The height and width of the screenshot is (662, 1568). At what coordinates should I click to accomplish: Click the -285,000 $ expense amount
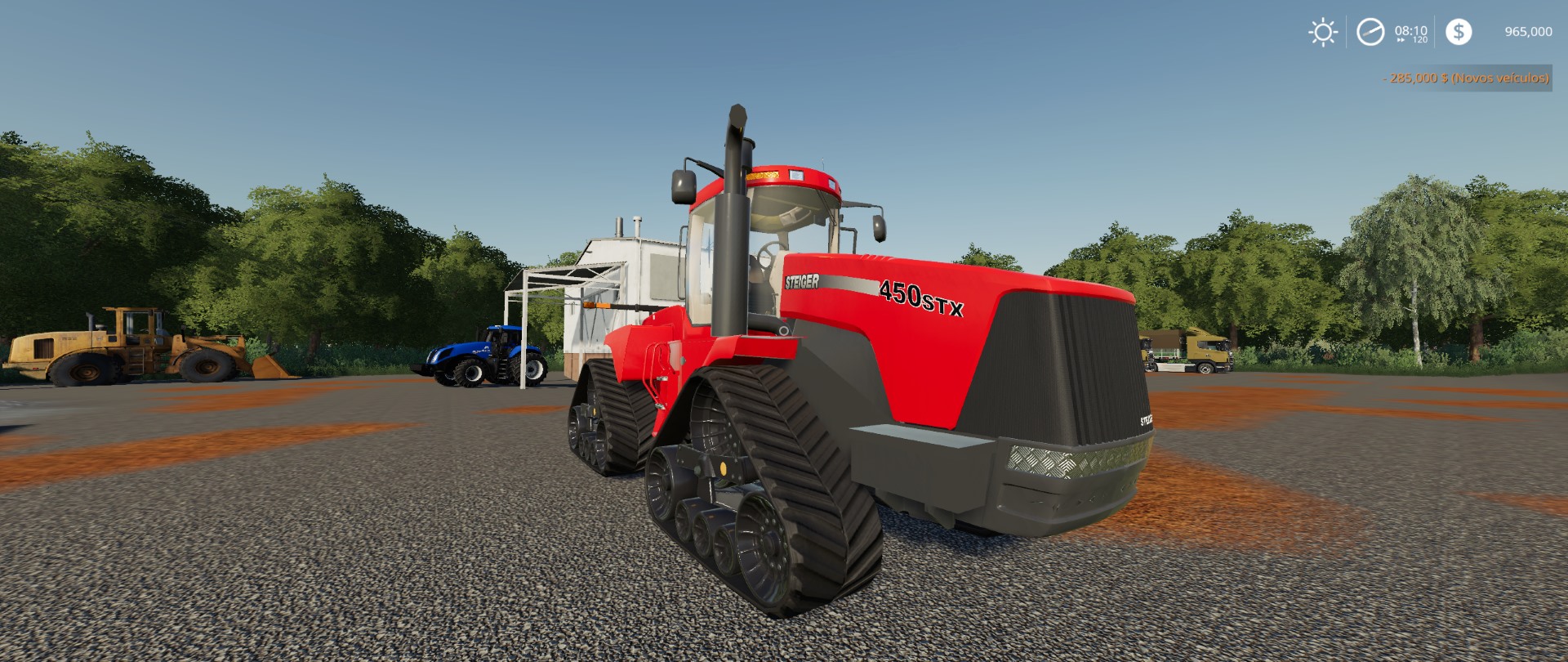point(1415,79)
